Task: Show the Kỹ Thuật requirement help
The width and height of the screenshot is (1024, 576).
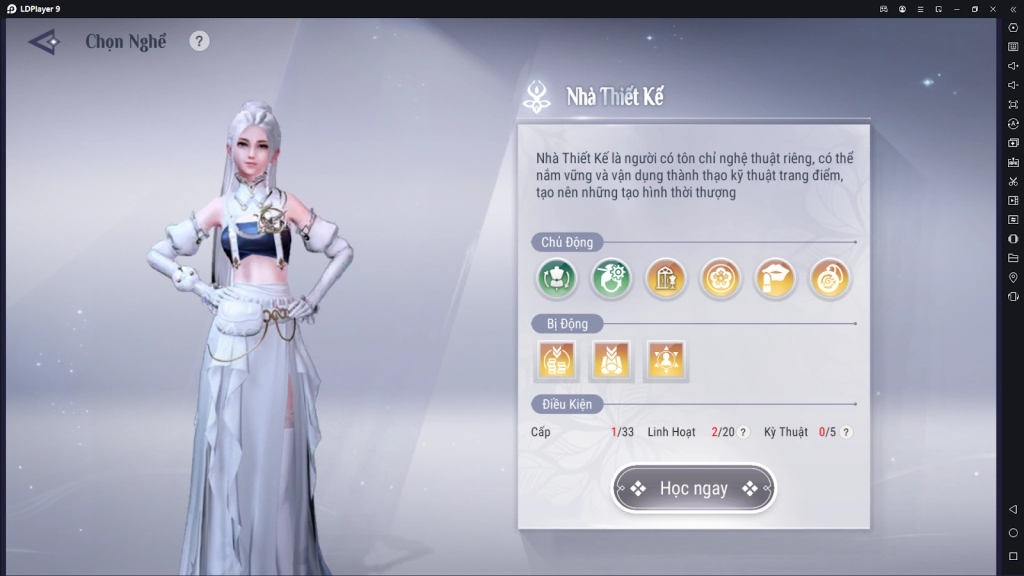Action: (846, 432)
